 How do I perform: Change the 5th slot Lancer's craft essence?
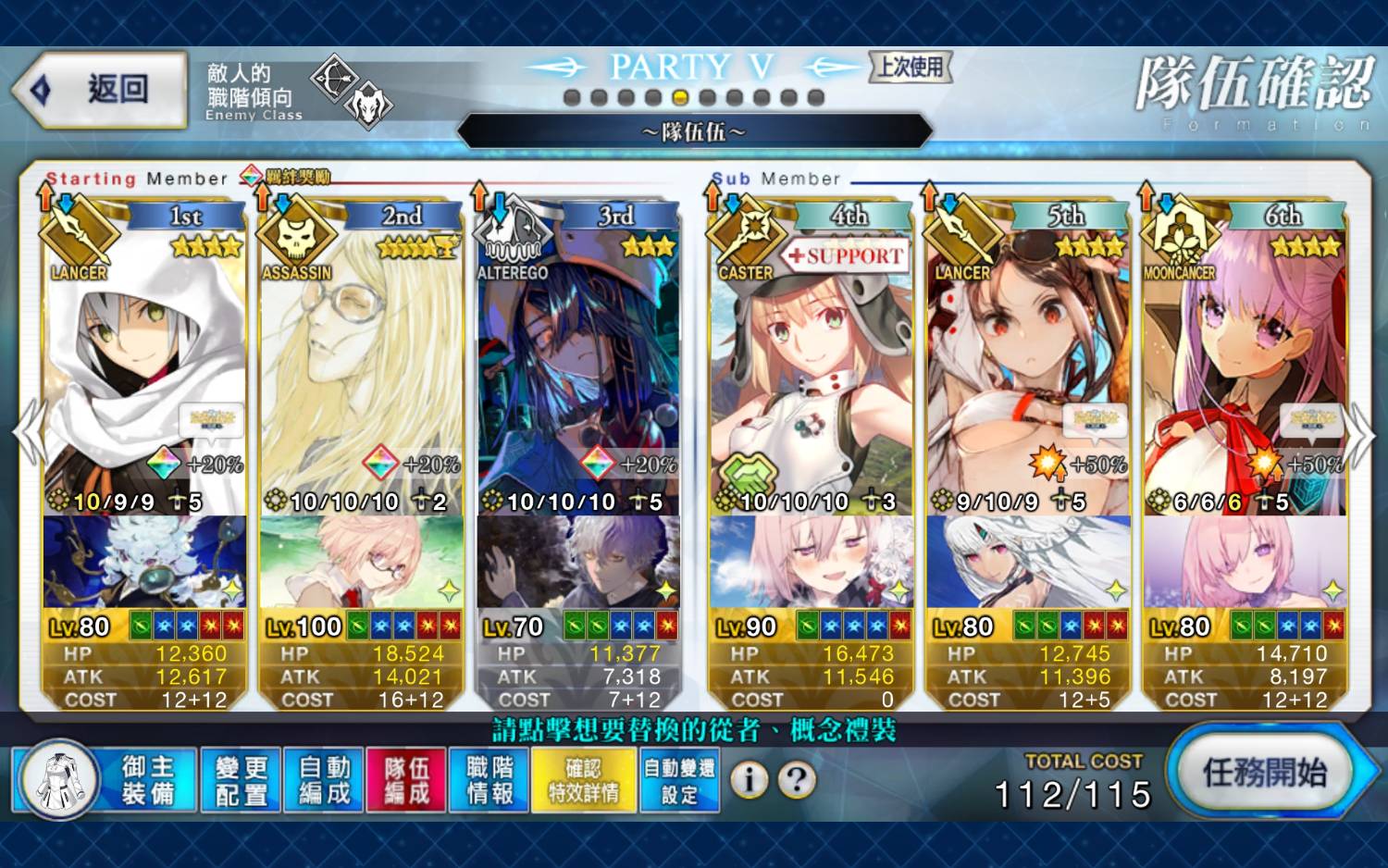click(x=1028, y=562)
